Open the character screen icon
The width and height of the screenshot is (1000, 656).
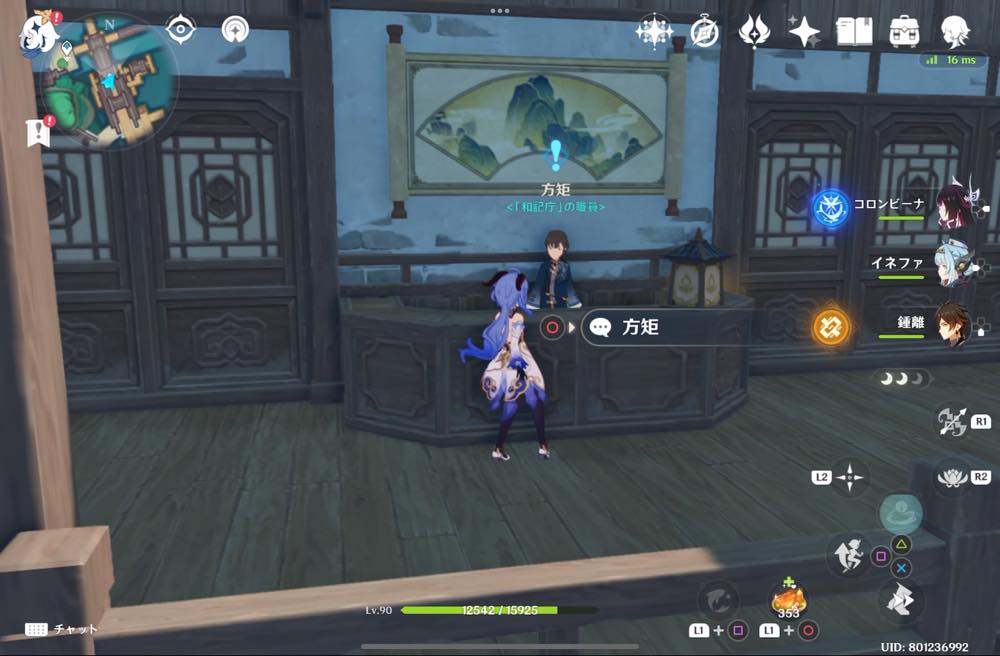tap(955, 31)
